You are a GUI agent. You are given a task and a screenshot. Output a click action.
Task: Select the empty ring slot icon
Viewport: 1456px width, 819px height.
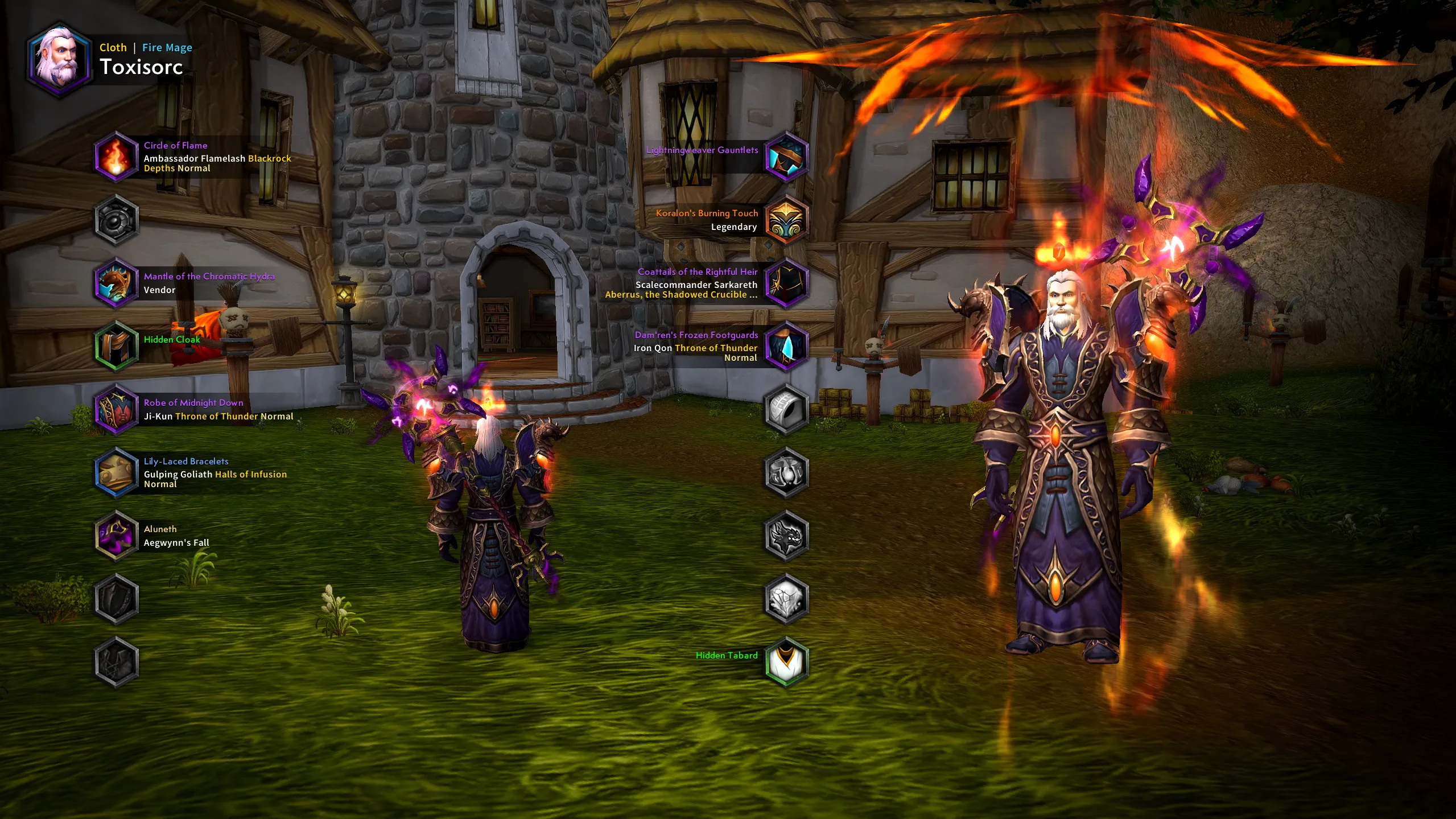click(786, 409)
